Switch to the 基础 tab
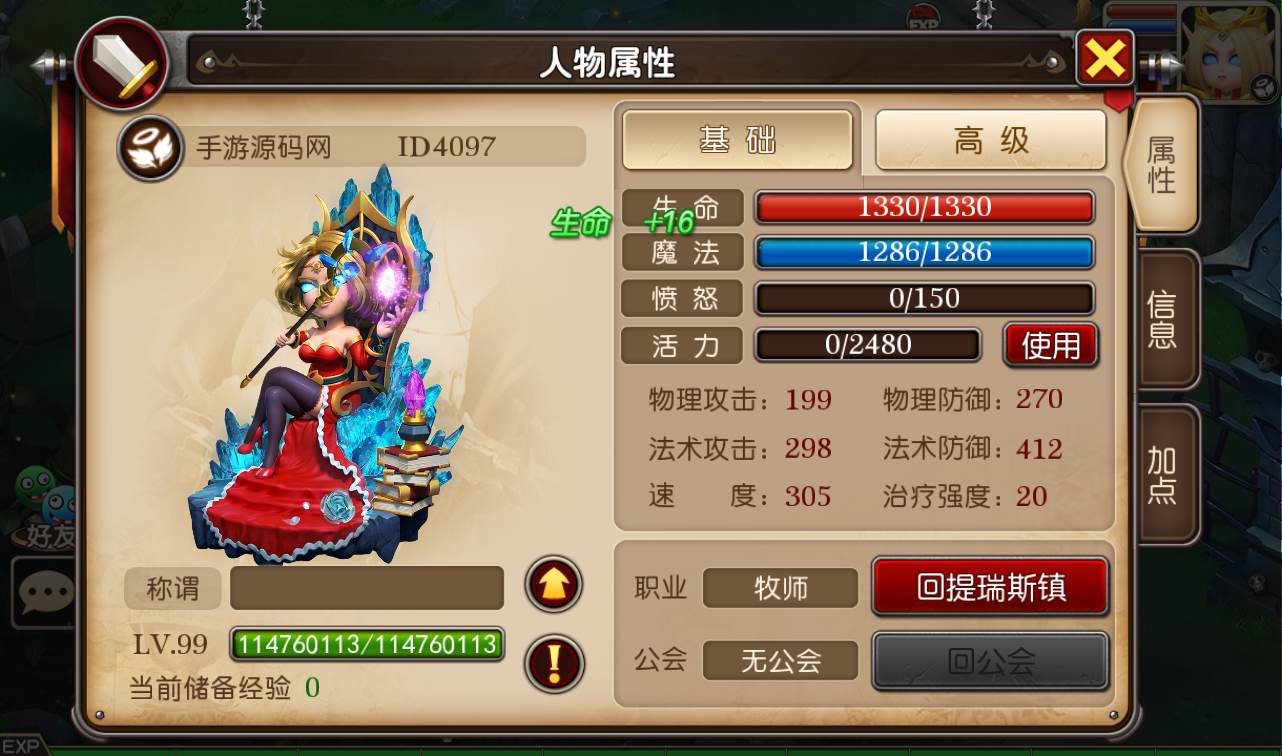The width and height of the screenshot is (1282, 756). [x=738, y=140]
